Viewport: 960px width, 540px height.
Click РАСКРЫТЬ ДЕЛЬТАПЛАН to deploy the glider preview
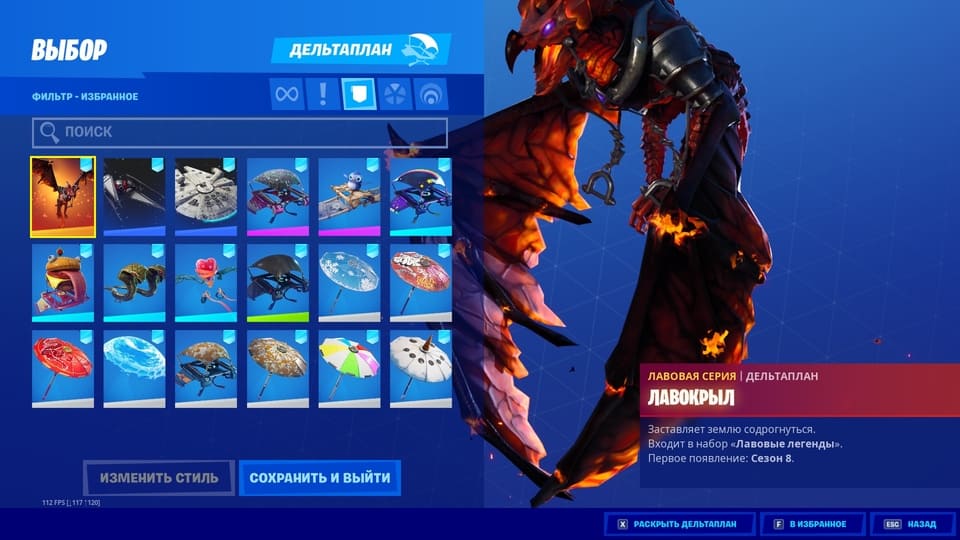[679, 524]
